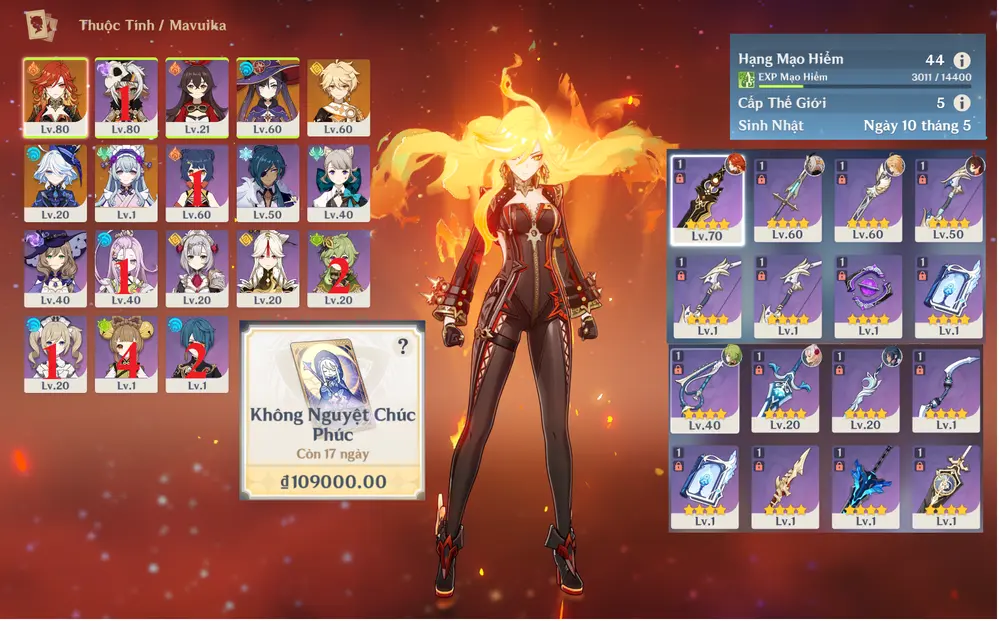Image resolution: width=999 pixels, height=621 pixels.
Task: Select the cat-eared Lynette Lv.40 card
Action: point(338,183)
